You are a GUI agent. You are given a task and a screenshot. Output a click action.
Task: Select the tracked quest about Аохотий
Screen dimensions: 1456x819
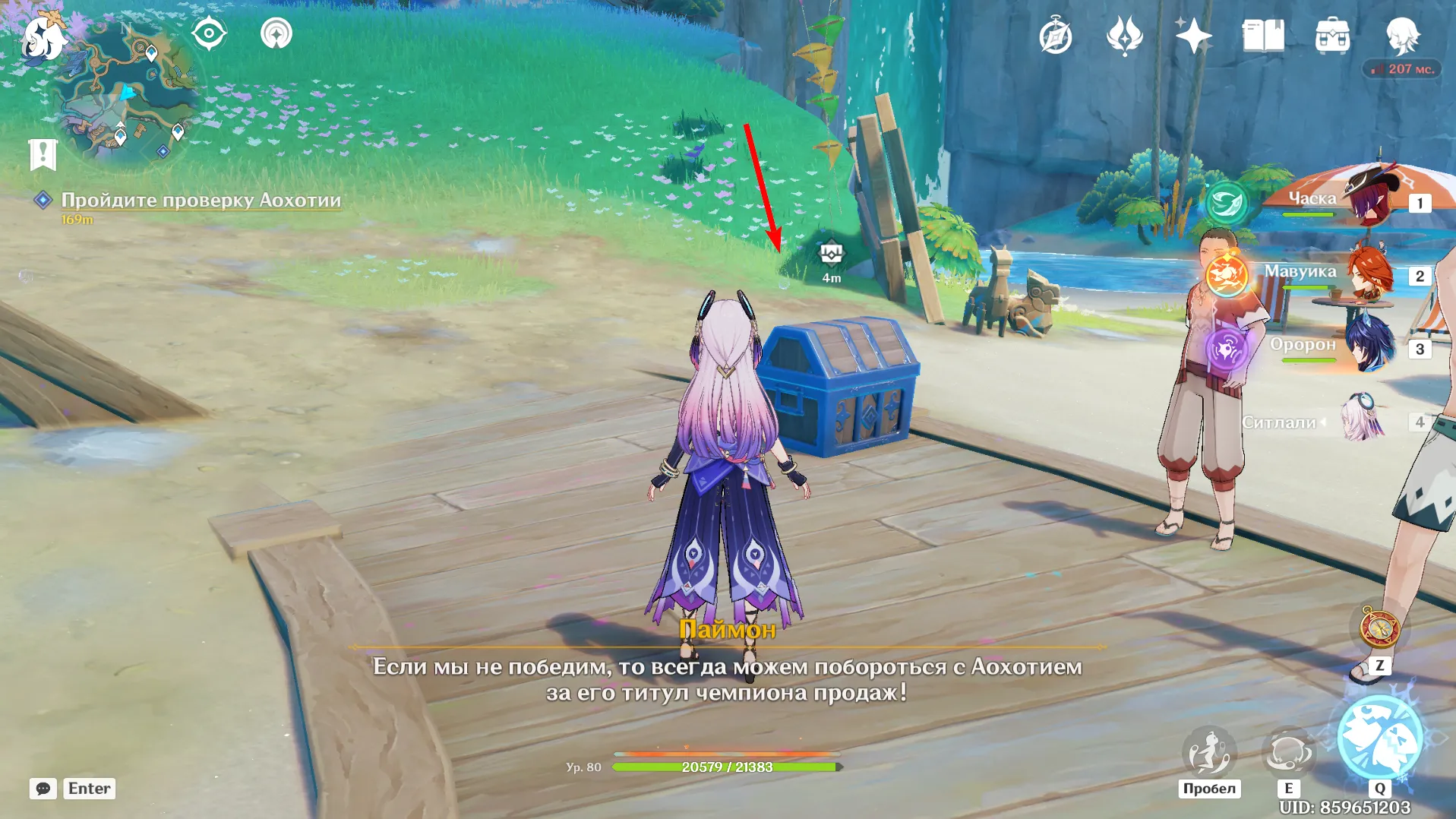pos(201,200)
